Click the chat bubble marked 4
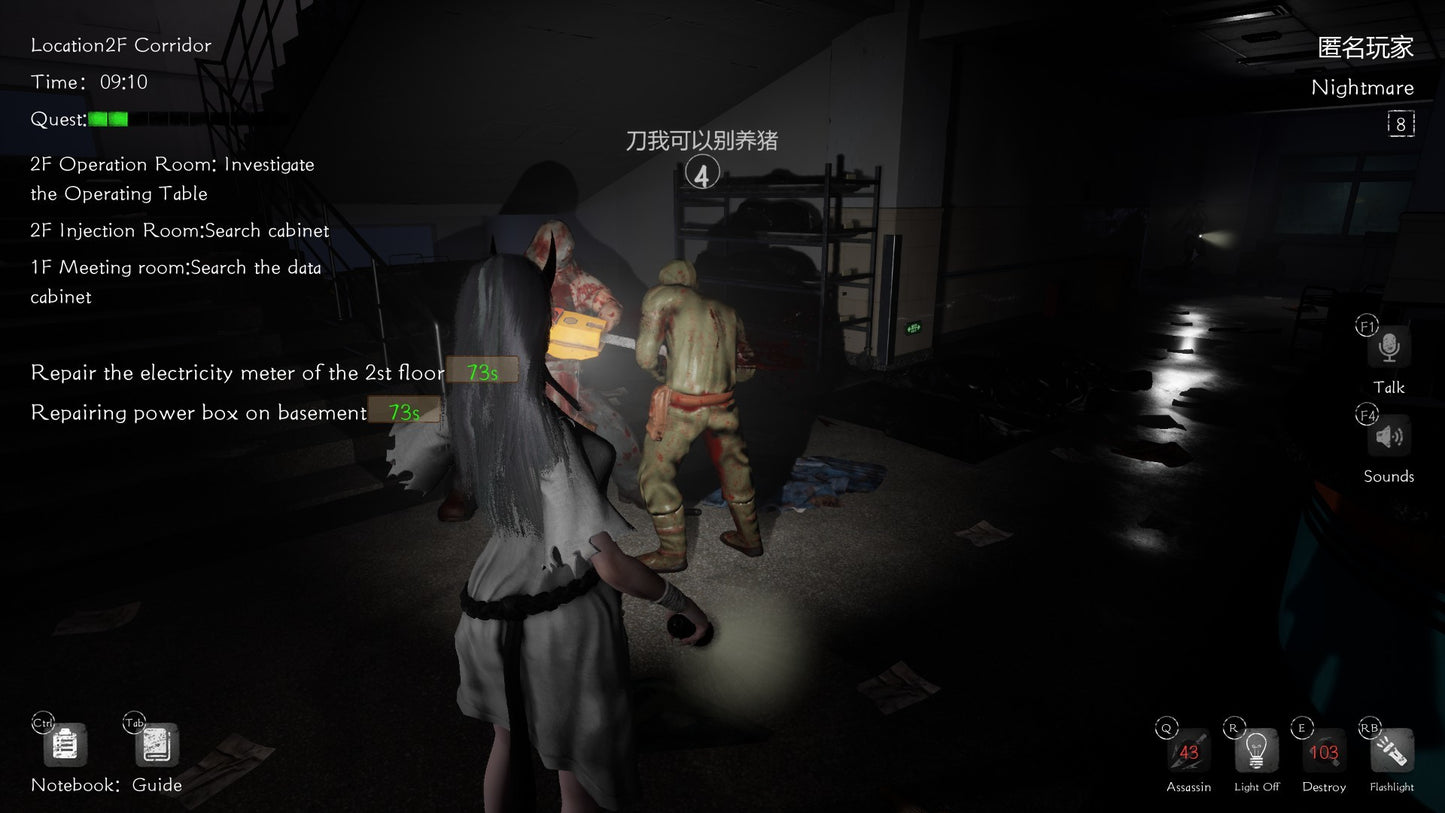The height and width of the screenshot is (813, 1445). click(702, 172)
